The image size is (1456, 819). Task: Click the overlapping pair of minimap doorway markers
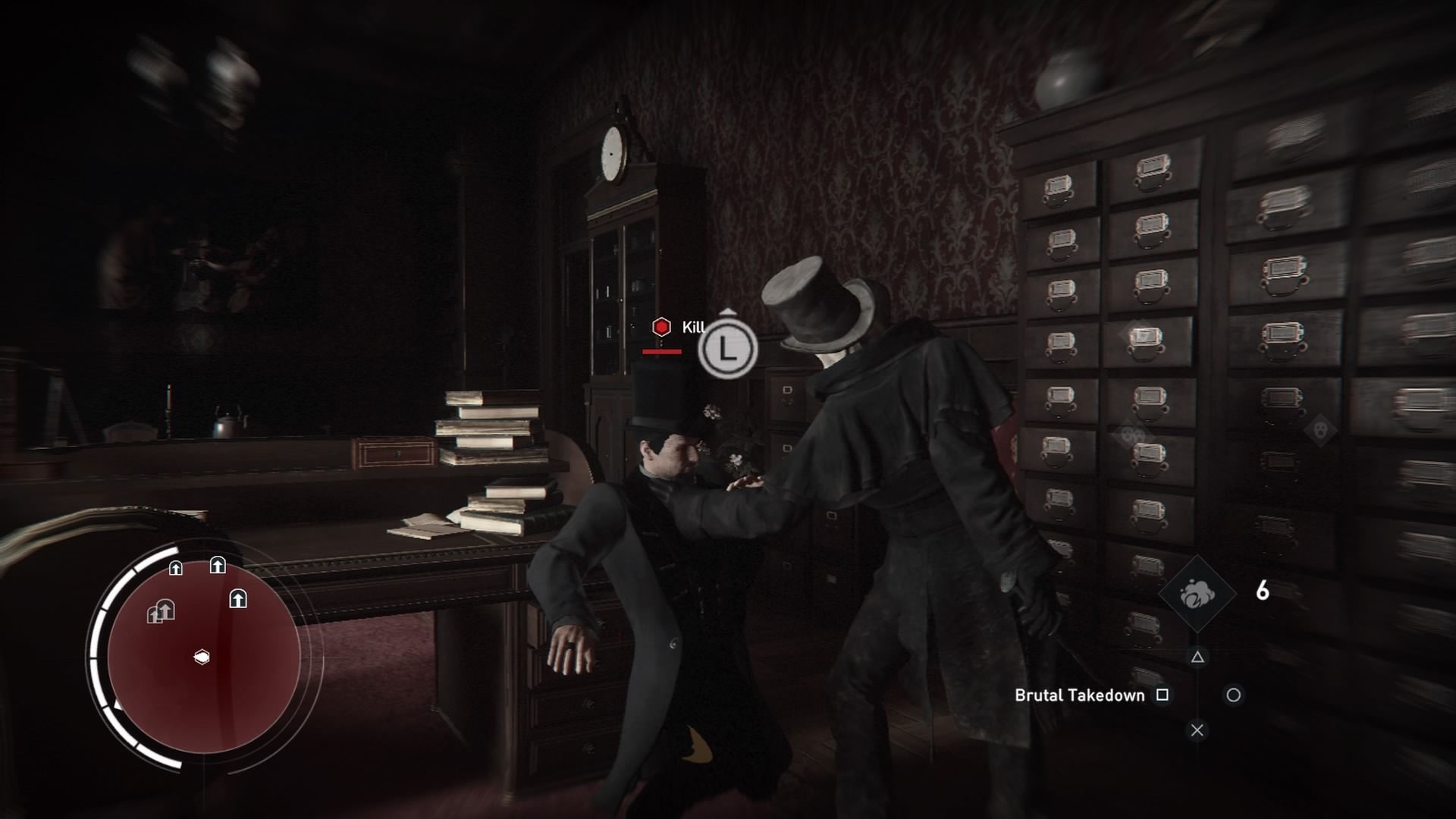coord(161,611)
